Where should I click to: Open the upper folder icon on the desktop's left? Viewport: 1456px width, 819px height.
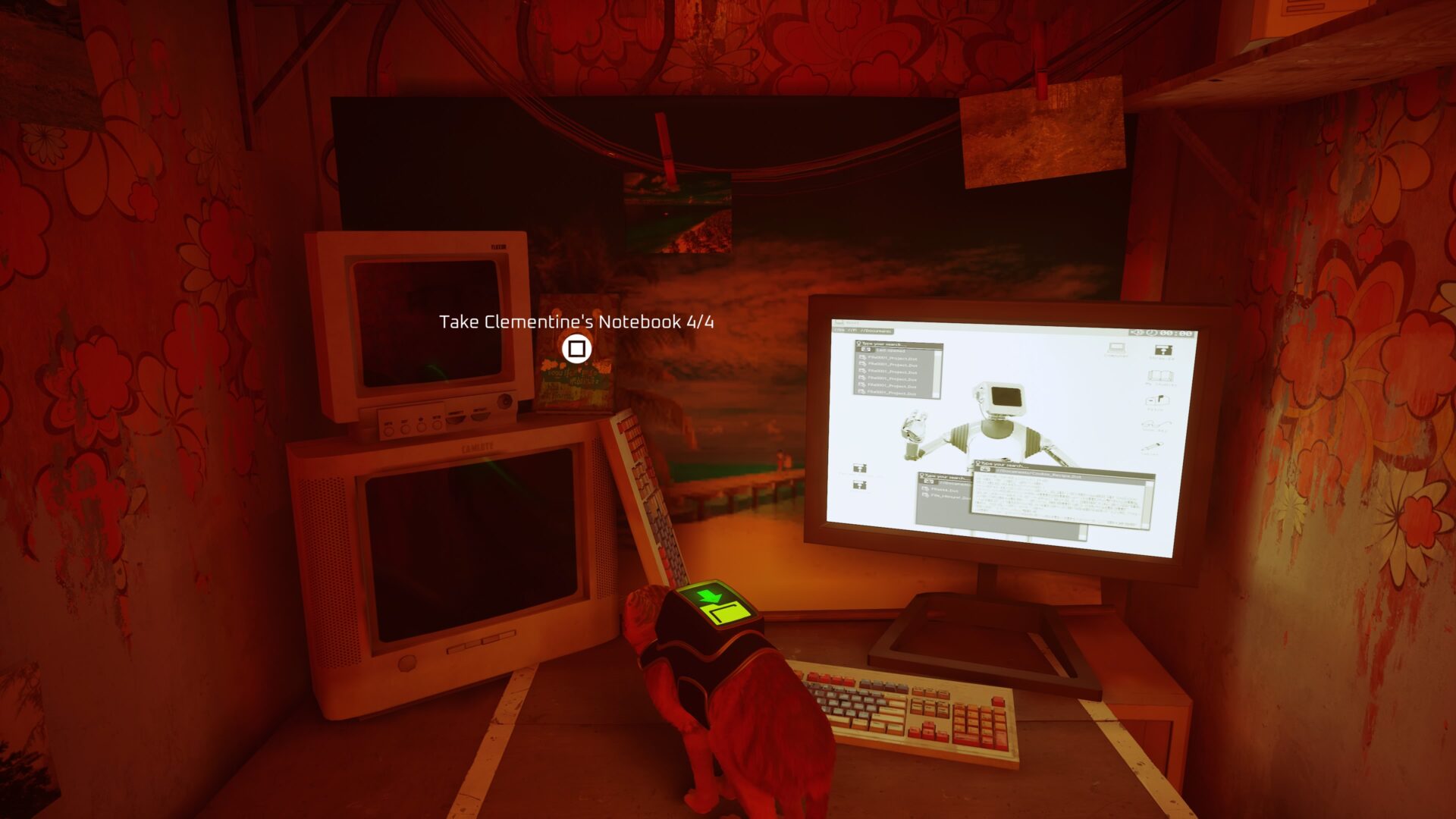point(859,468)
